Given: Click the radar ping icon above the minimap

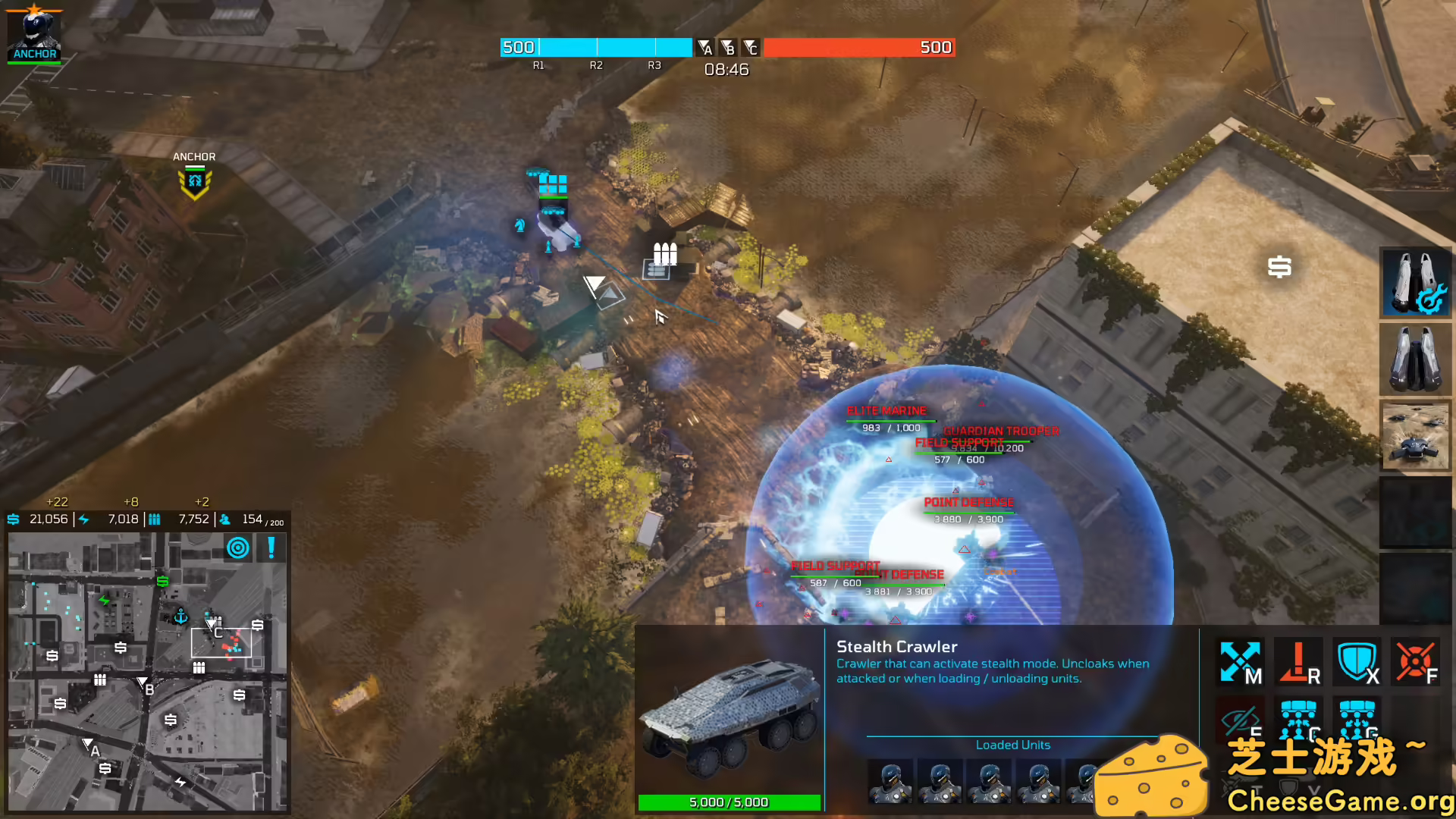Looking at the screenshot, I should click(237, 548).
